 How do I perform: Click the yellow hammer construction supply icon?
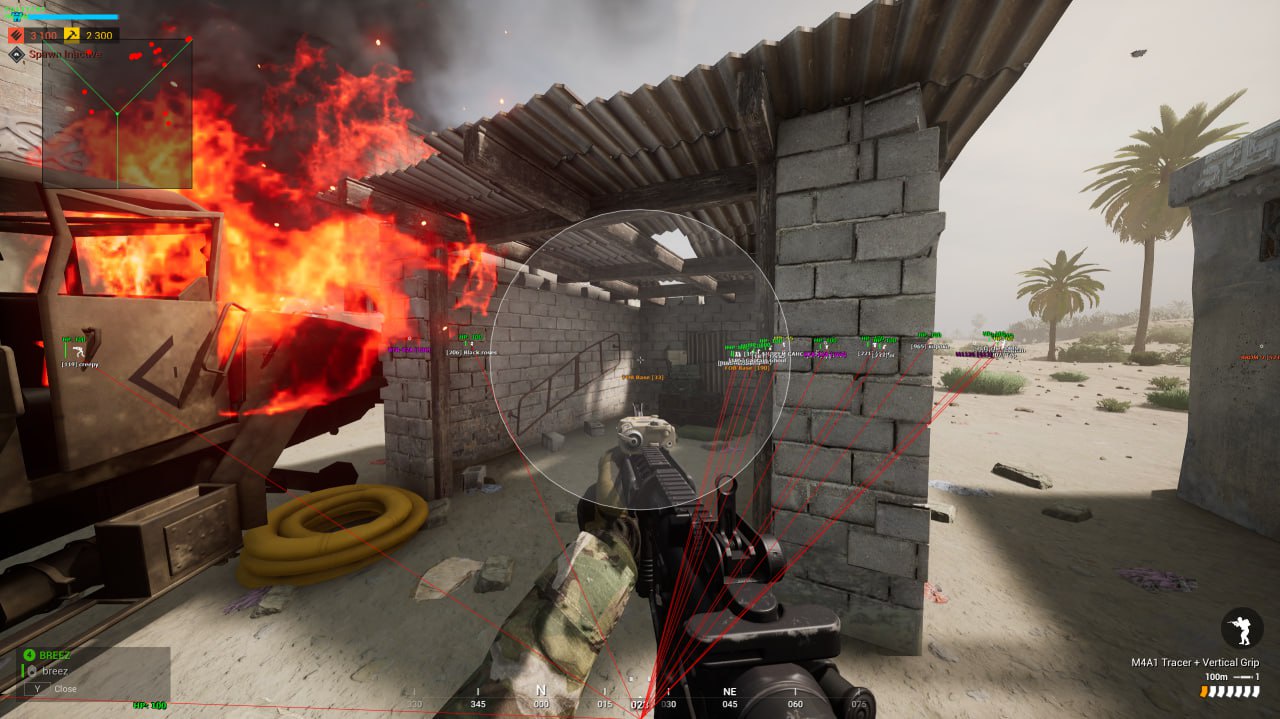point(72,35)
